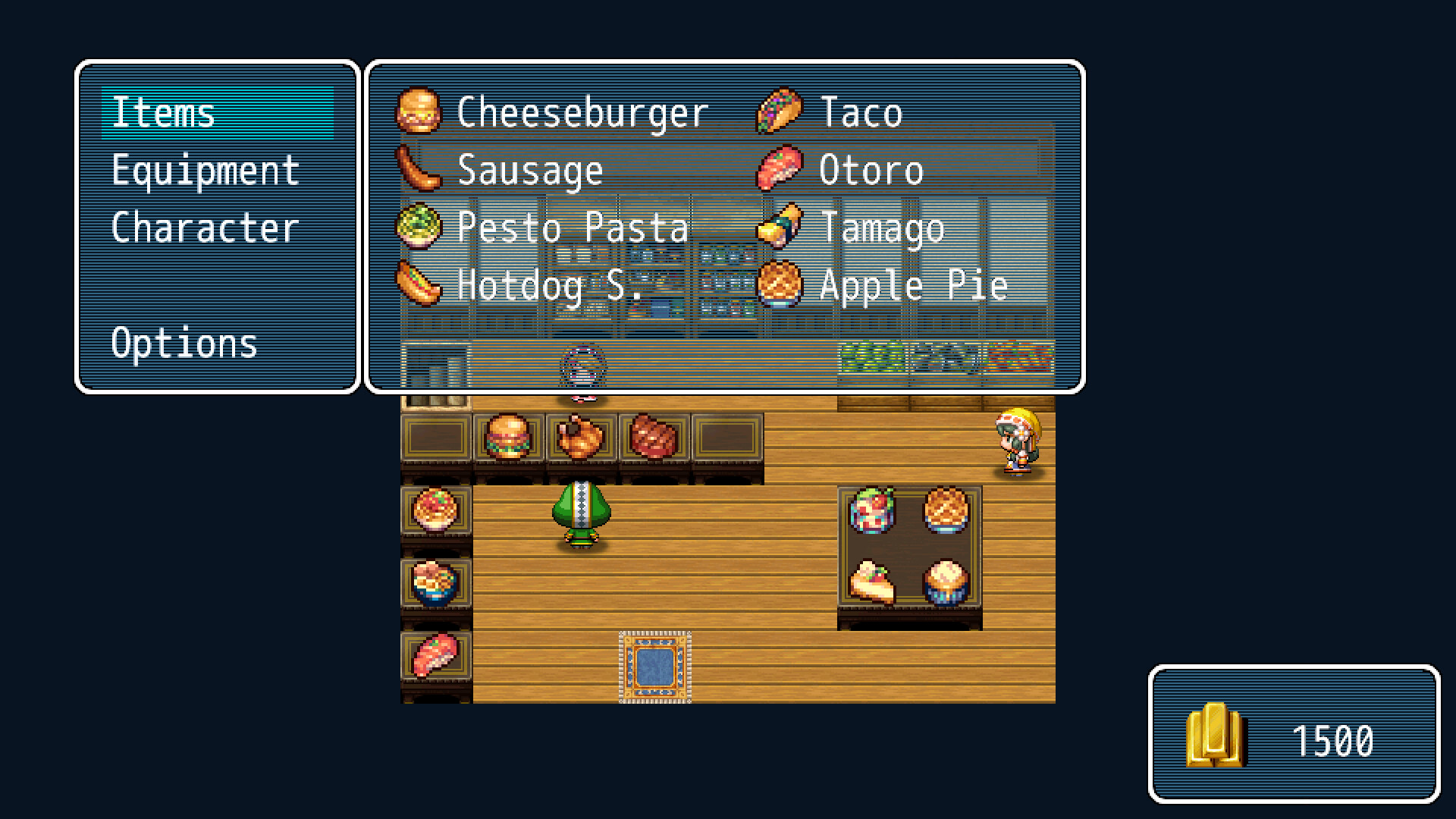Click the Otoro sushi icon
Screen dimensions: 1456x819
coord(781,169)
